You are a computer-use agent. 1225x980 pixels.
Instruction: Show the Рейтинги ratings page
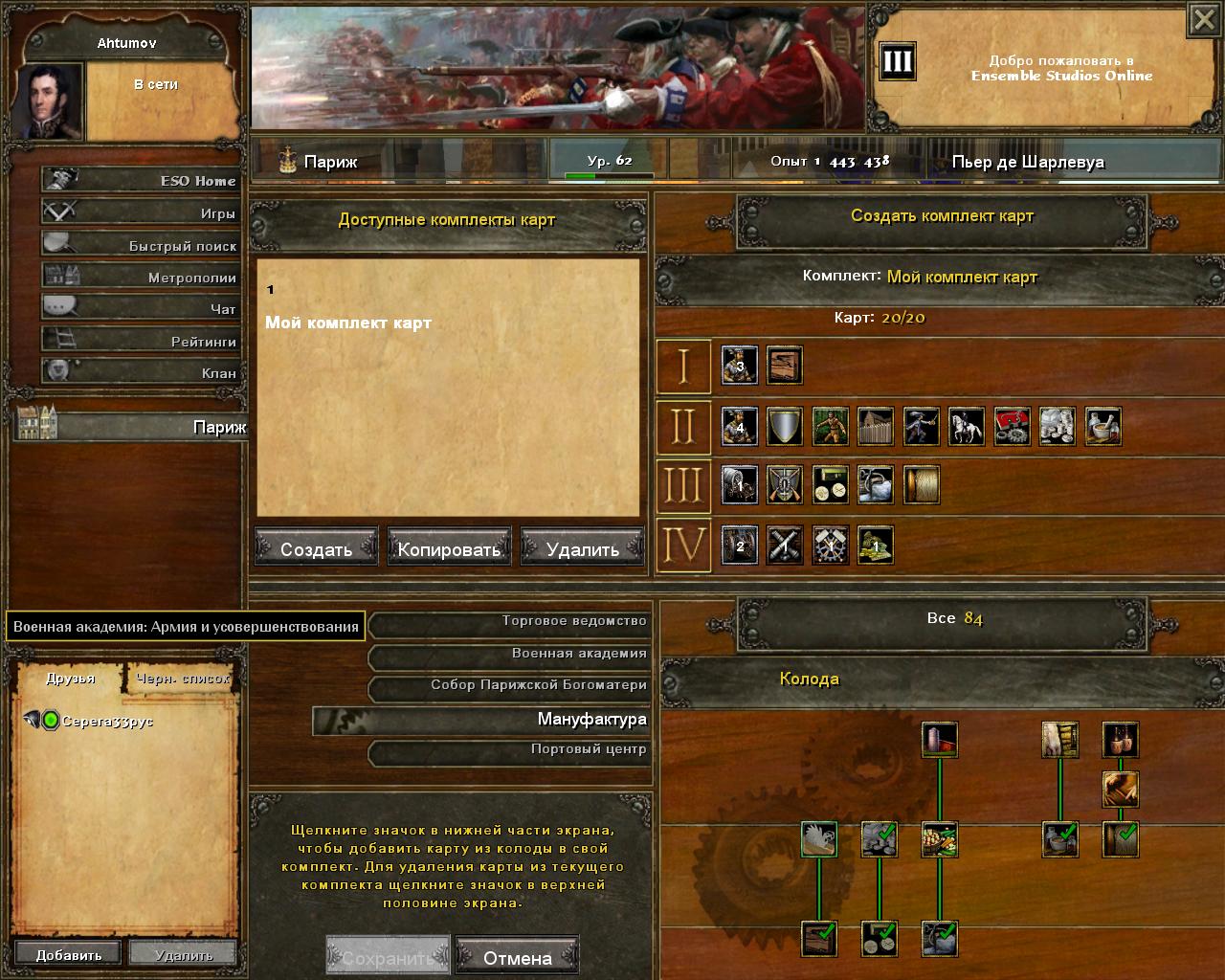(142, 341)
